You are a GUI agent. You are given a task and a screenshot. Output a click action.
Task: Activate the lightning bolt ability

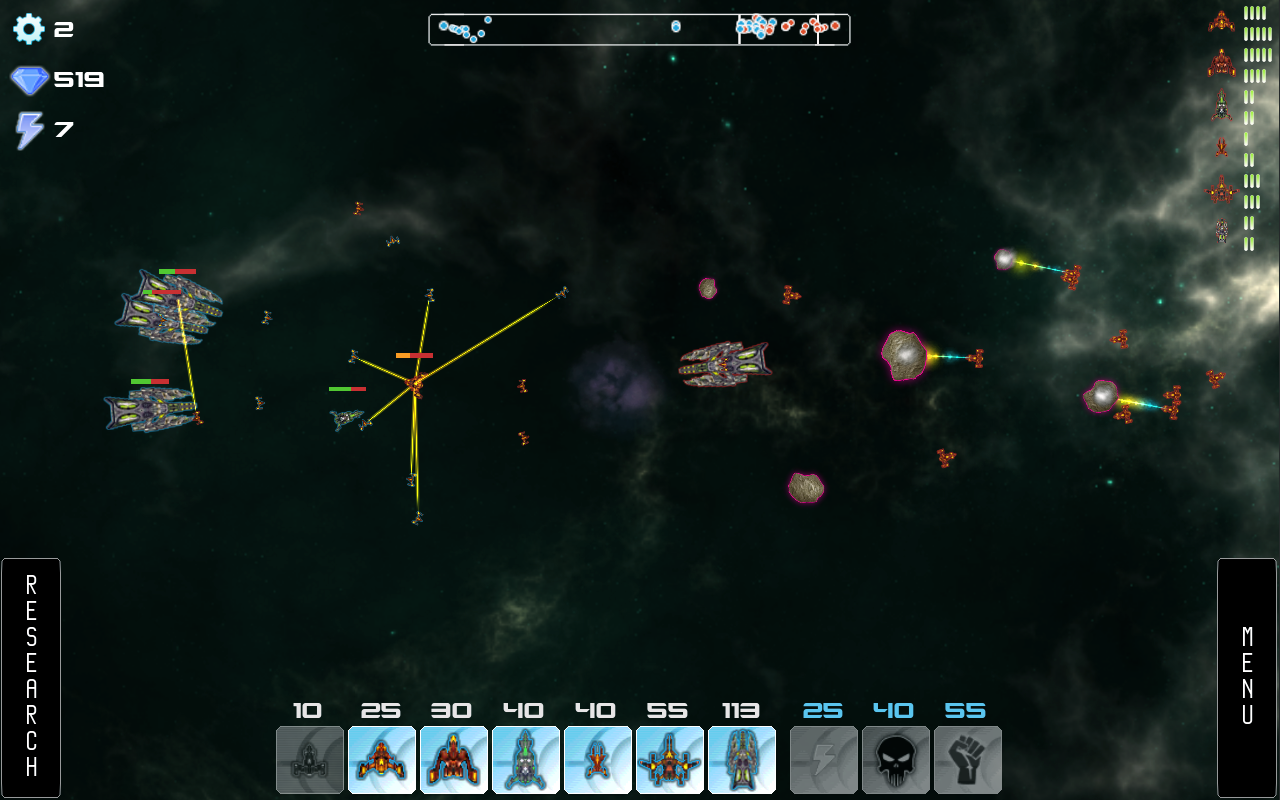coord(824,760)
